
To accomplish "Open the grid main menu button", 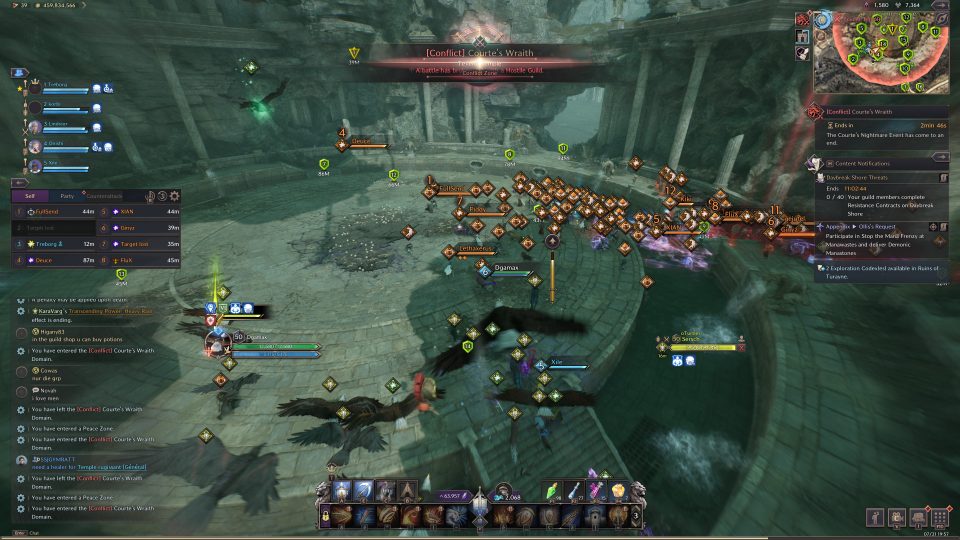I will click(x=939, y=518).
